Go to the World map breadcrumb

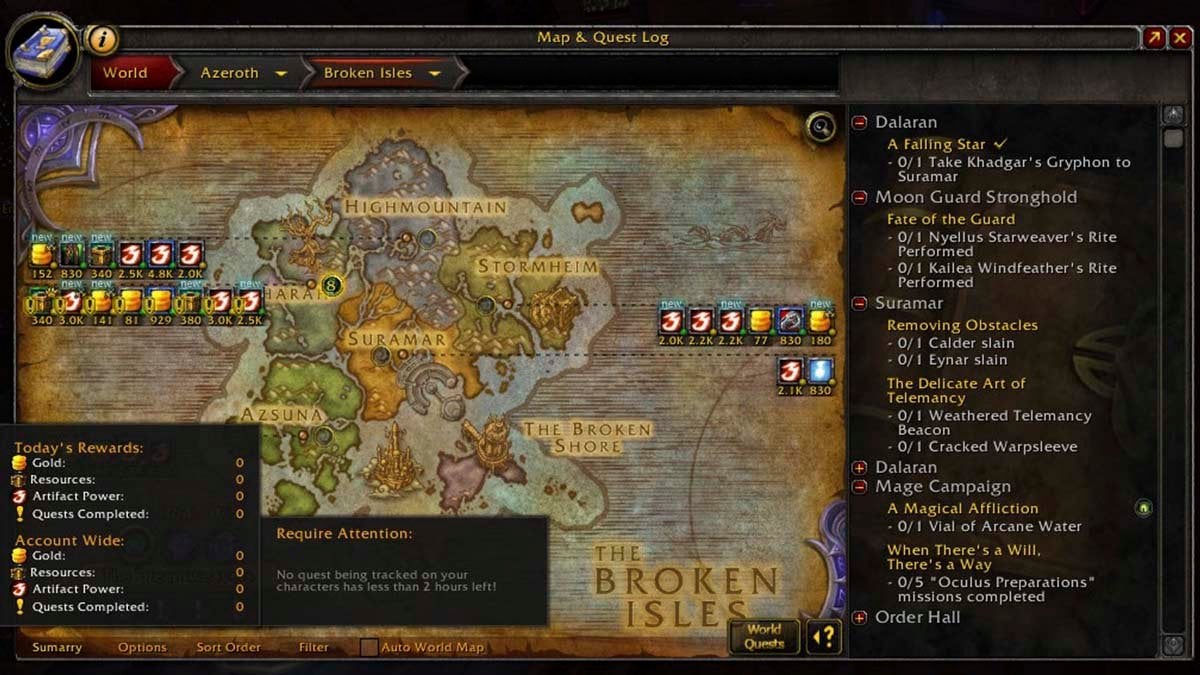(x=126, y=73)
